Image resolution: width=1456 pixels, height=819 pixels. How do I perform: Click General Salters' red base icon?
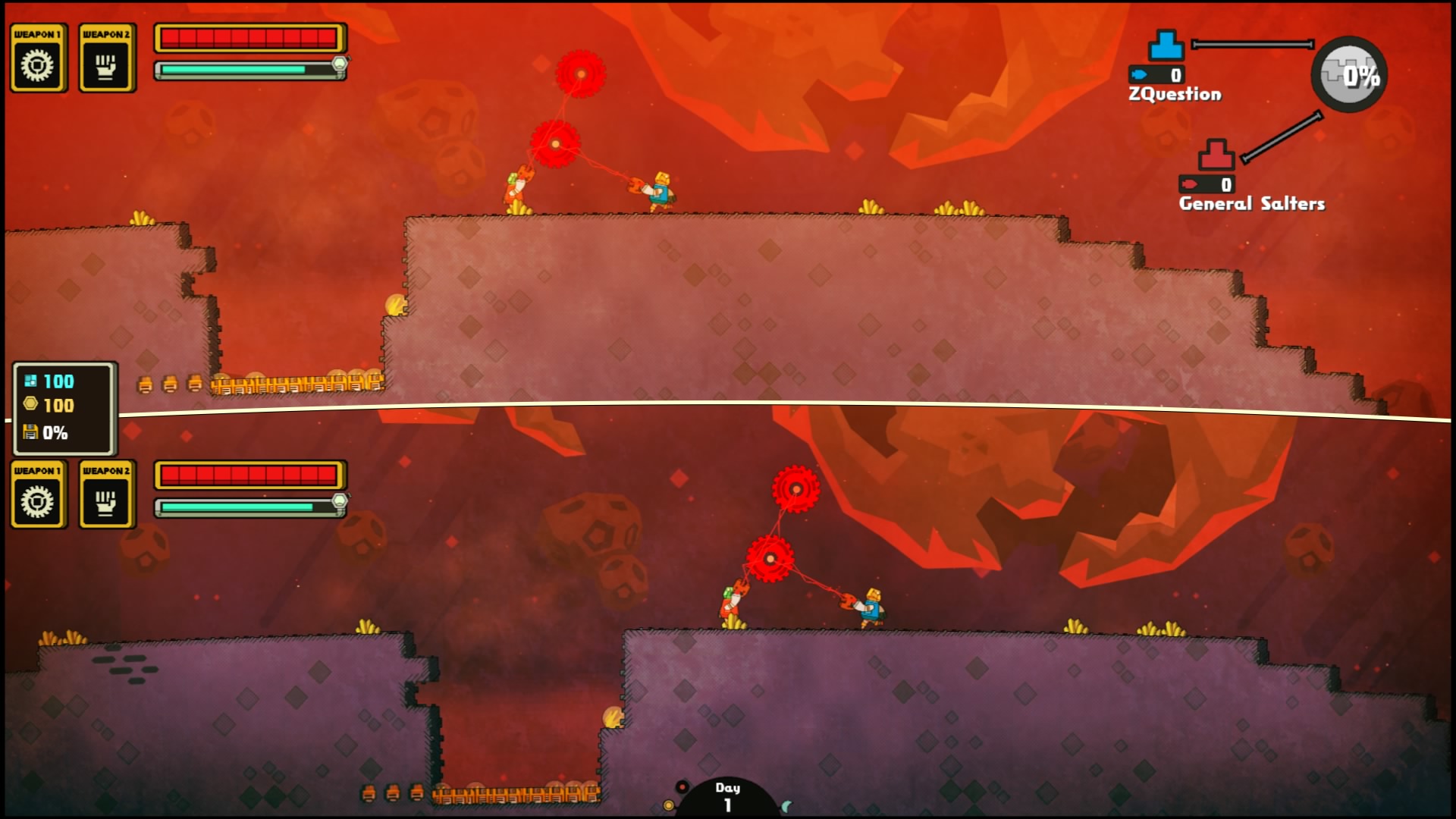(x=1216, y=155)
